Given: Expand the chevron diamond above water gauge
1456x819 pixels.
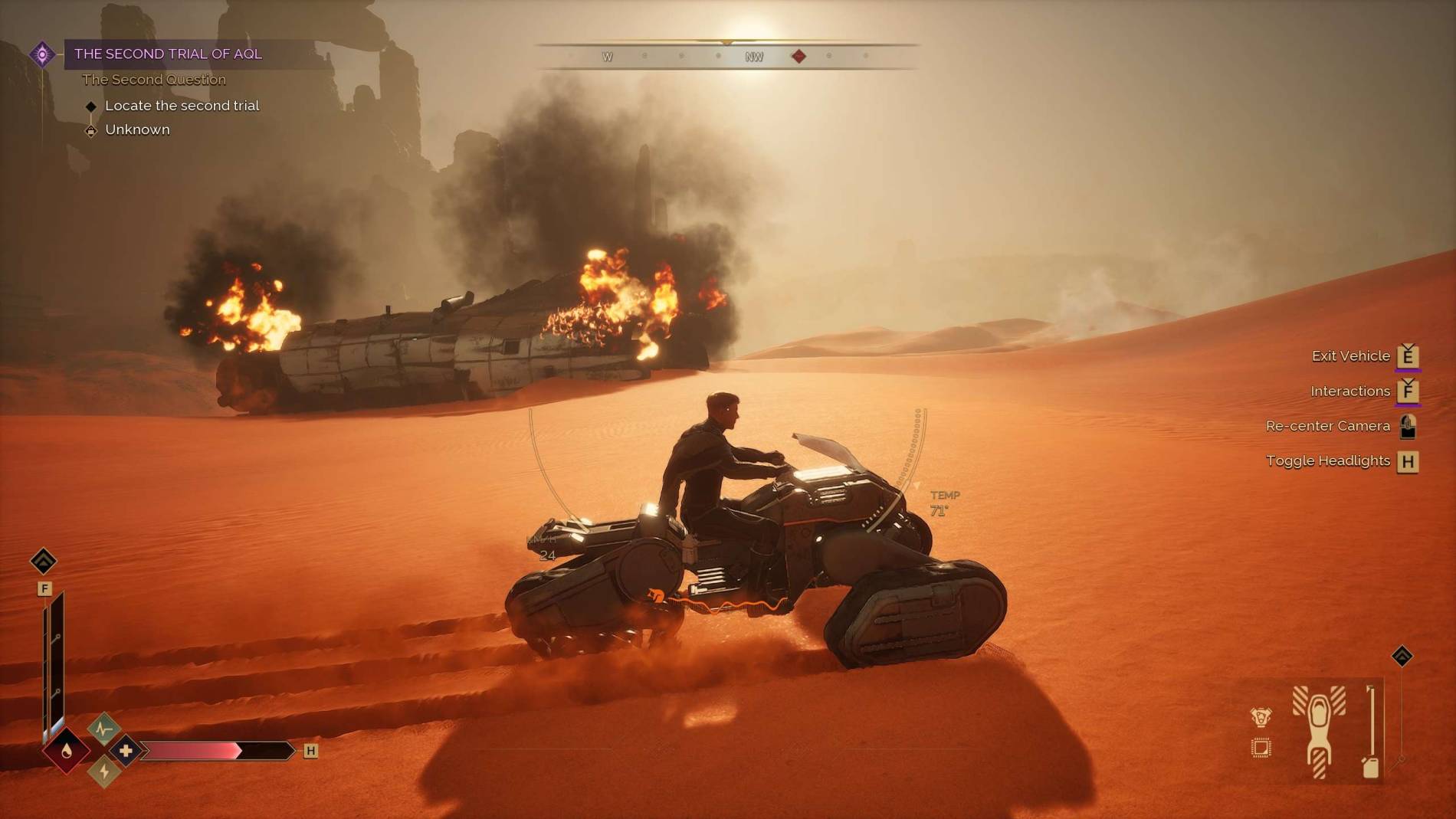Looking at the screenshot, I should [44, 562].
